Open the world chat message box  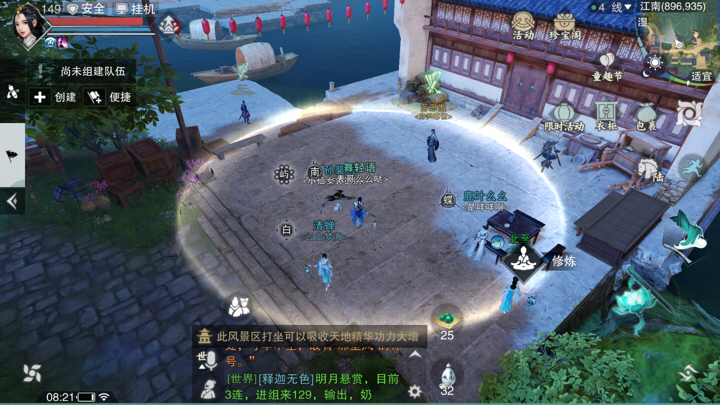tap(310, 386)
